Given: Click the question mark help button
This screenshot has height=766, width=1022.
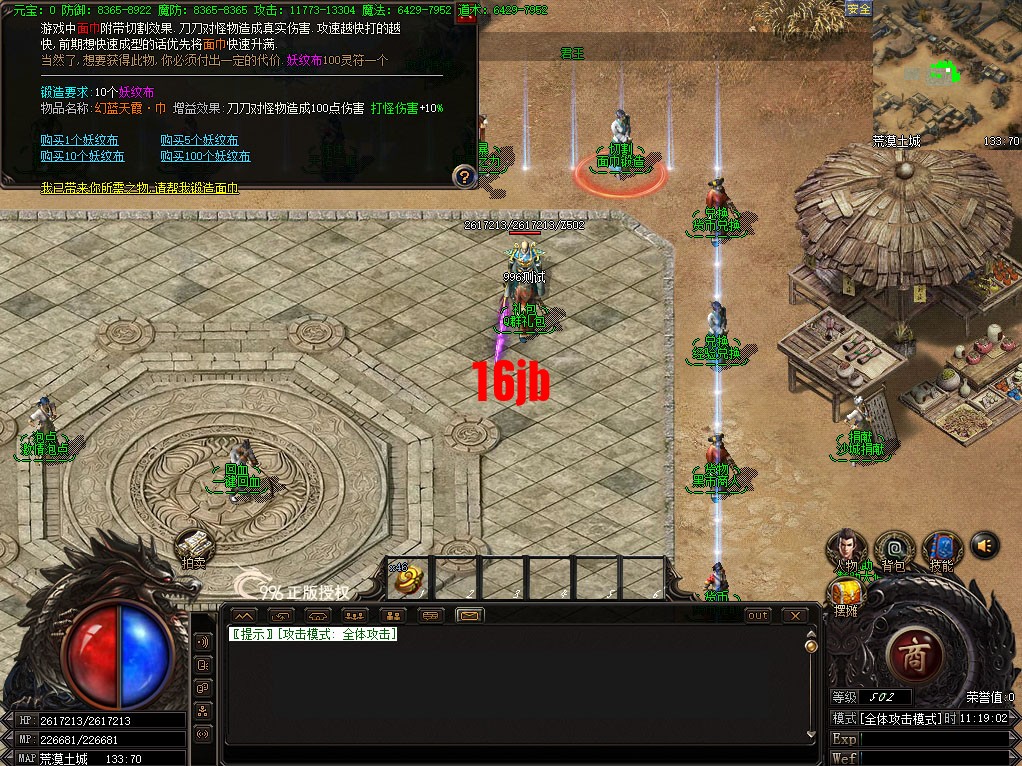Looking at the screenshot, I should point(464,177).
